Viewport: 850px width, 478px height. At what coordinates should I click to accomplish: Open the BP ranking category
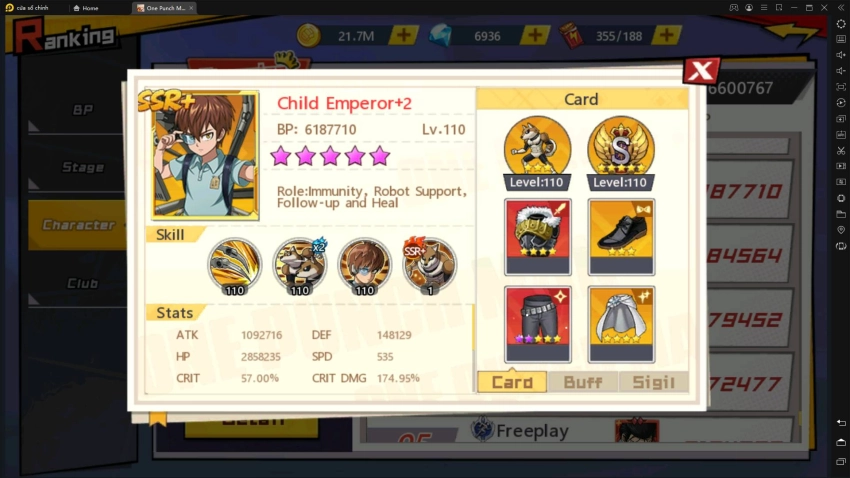[x=82, y=110]
